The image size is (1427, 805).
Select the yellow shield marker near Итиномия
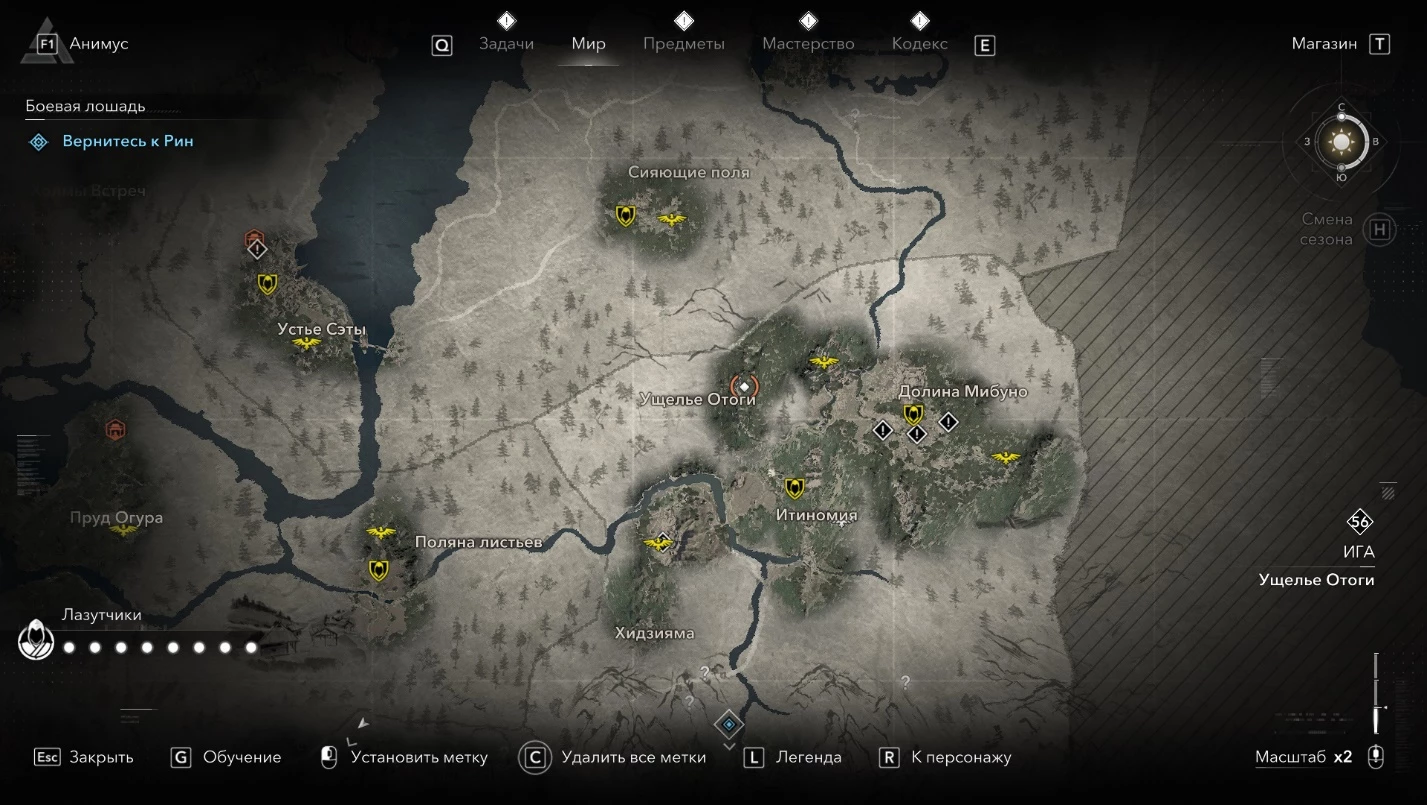click(x=795, y=488)
